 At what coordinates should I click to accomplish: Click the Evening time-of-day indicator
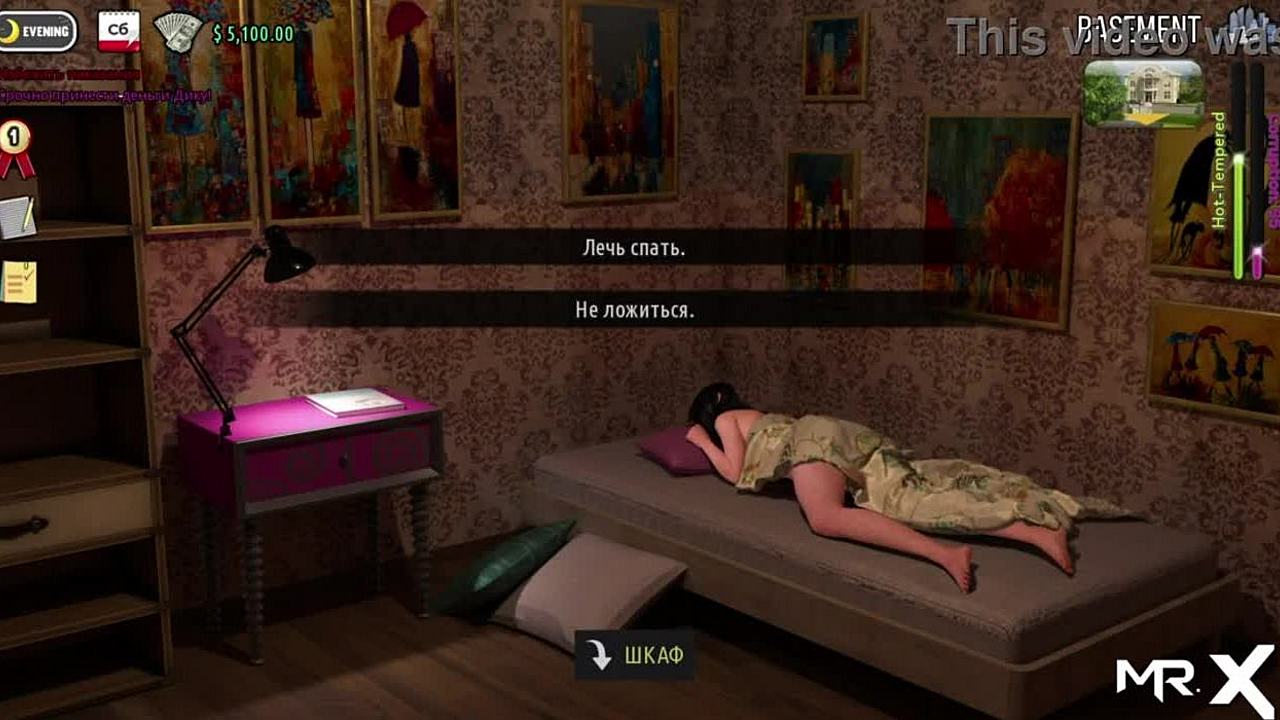(x=38, y=31)
